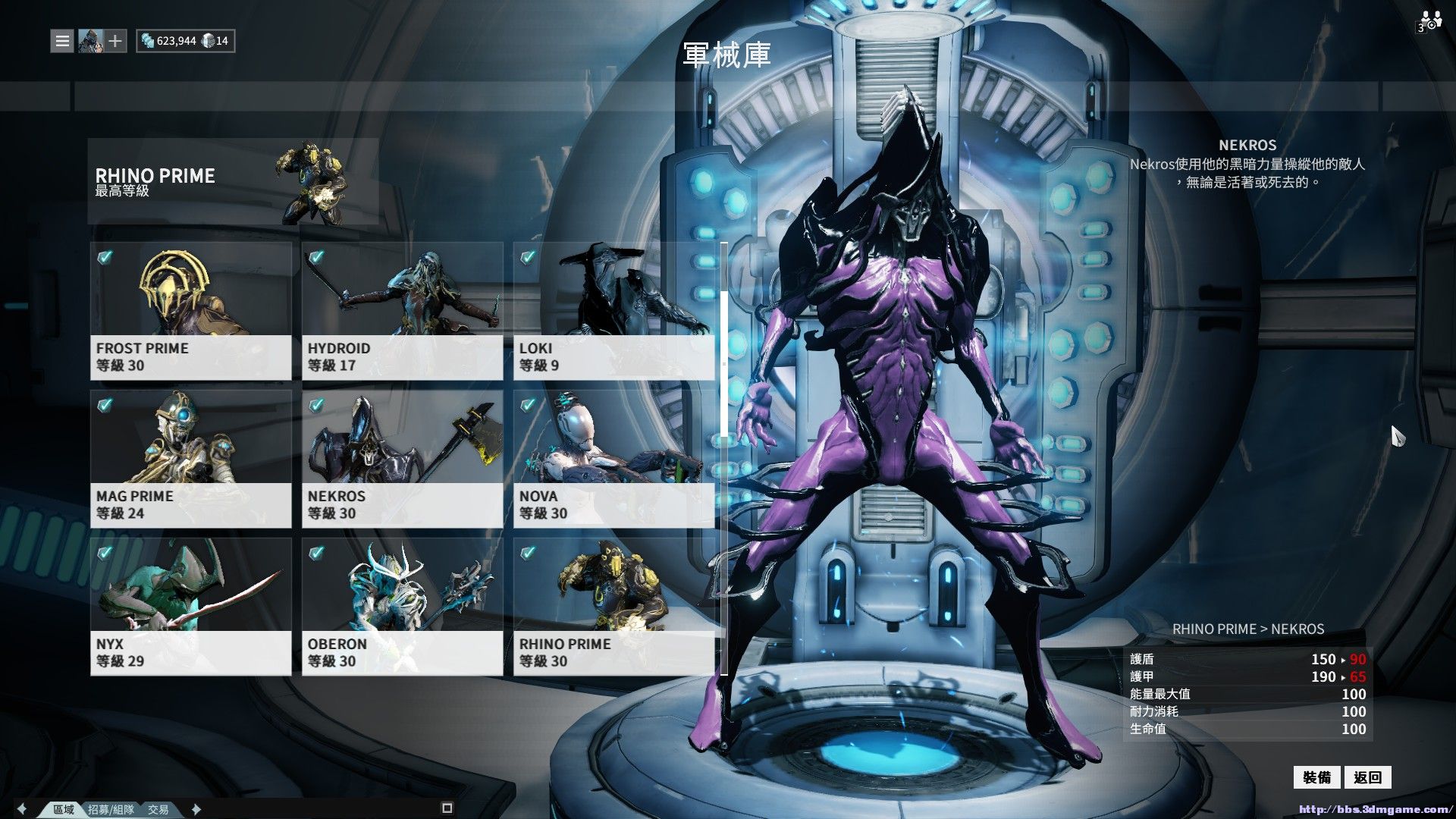Select the Mag Prime warframe tile
This screenshot has width=1456, height=819.
click(190, 459)
